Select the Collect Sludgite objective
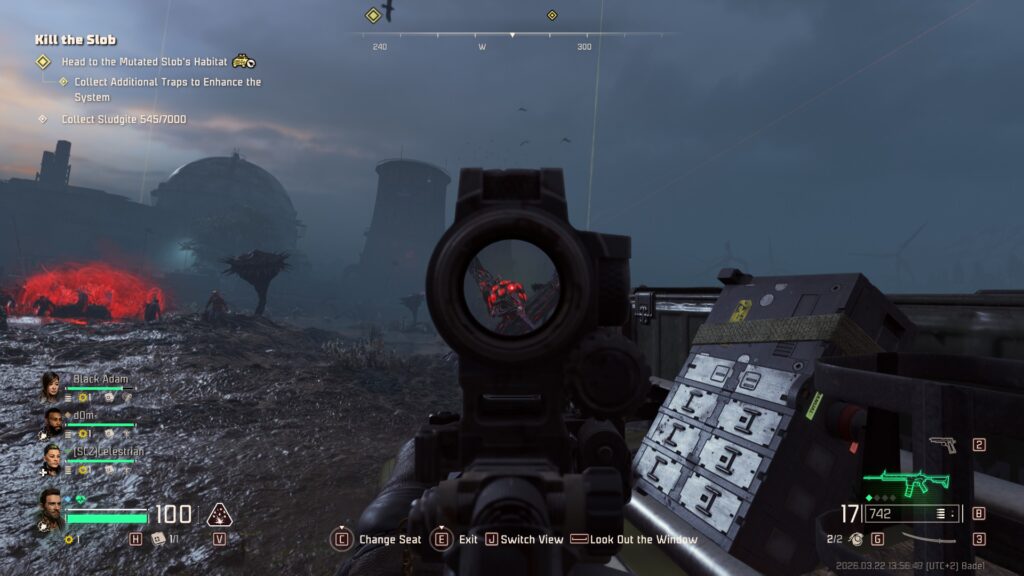1024x576 pixels. 123,119
